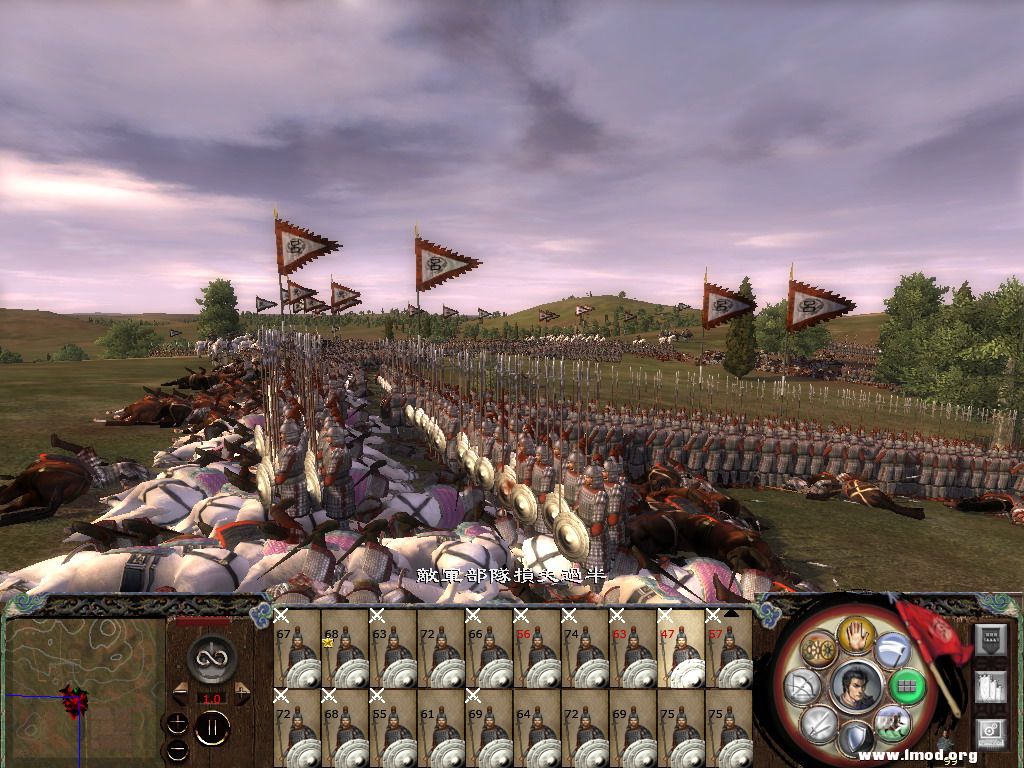This screenshot has width=1024, height=768.
Task: Toggle the bow and arrow skirmish button
Action: coord(805,687)
